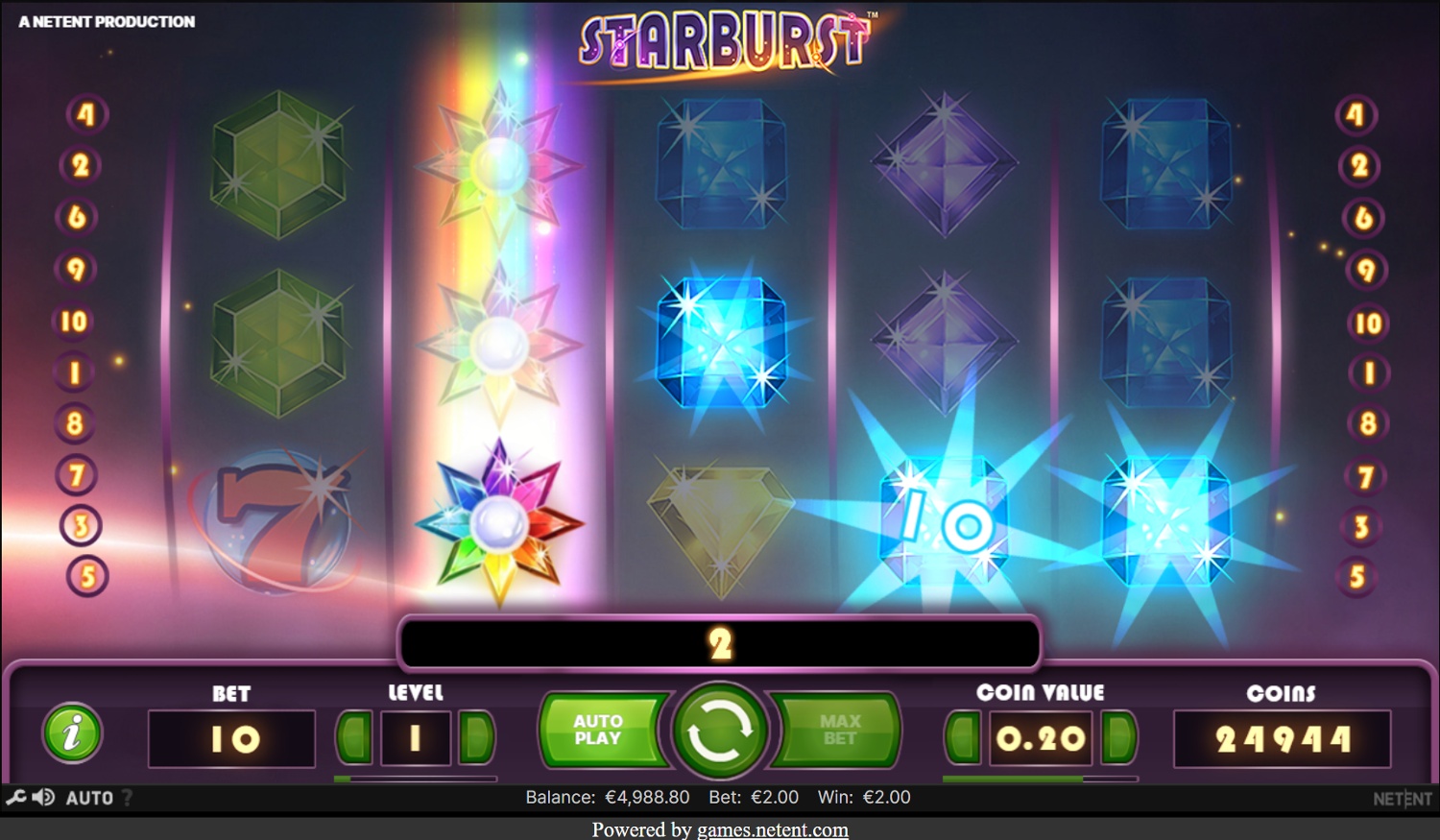Lower the coin value
This screenshot has width=1440, height=840.
pos(963,737)
